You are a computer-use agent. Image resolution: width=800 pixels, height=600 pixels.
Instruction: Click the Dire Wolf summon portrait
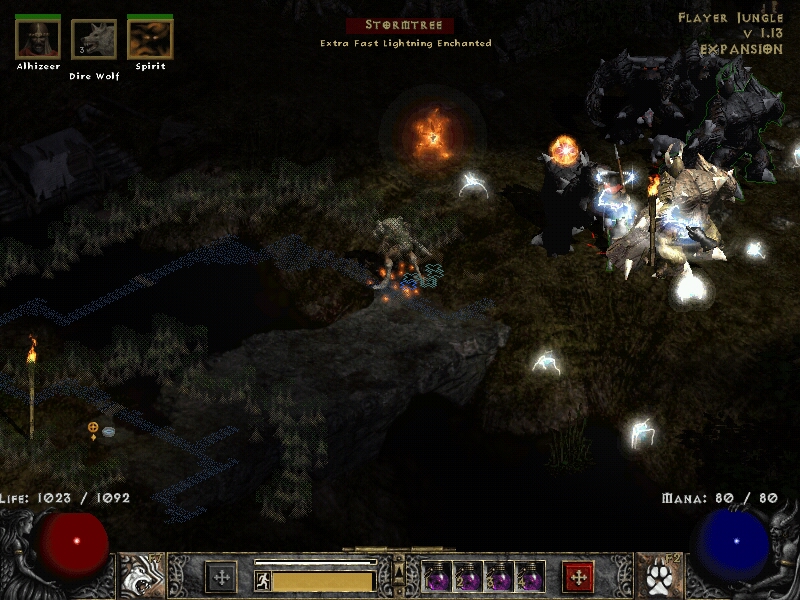[x=94, y=40]
